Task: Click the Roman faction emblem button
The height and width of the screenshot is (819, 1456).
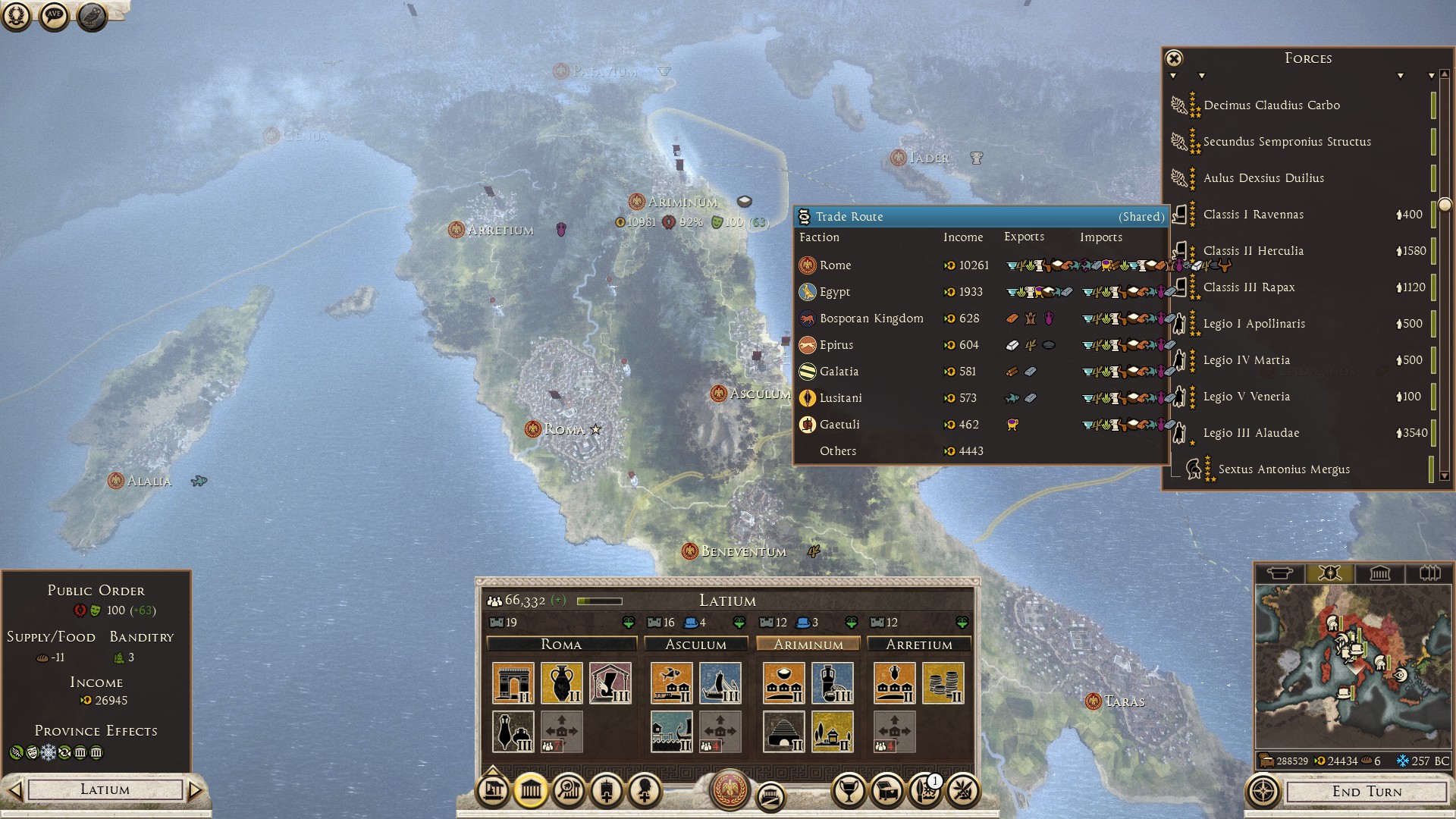Action: click(x=730, y=789)
